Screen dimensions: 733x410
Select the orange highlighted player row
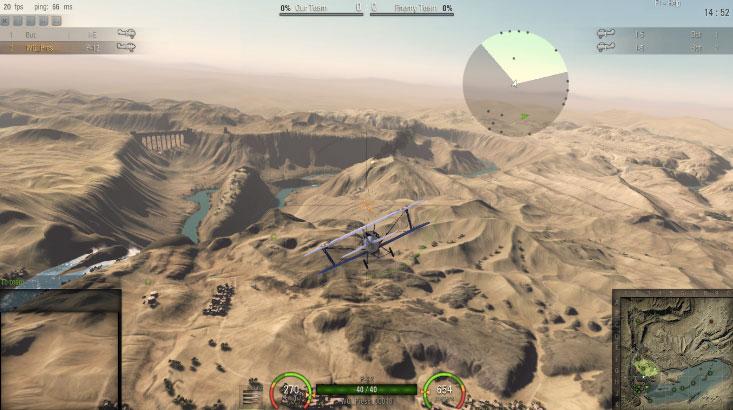click(x=66, y=46)
